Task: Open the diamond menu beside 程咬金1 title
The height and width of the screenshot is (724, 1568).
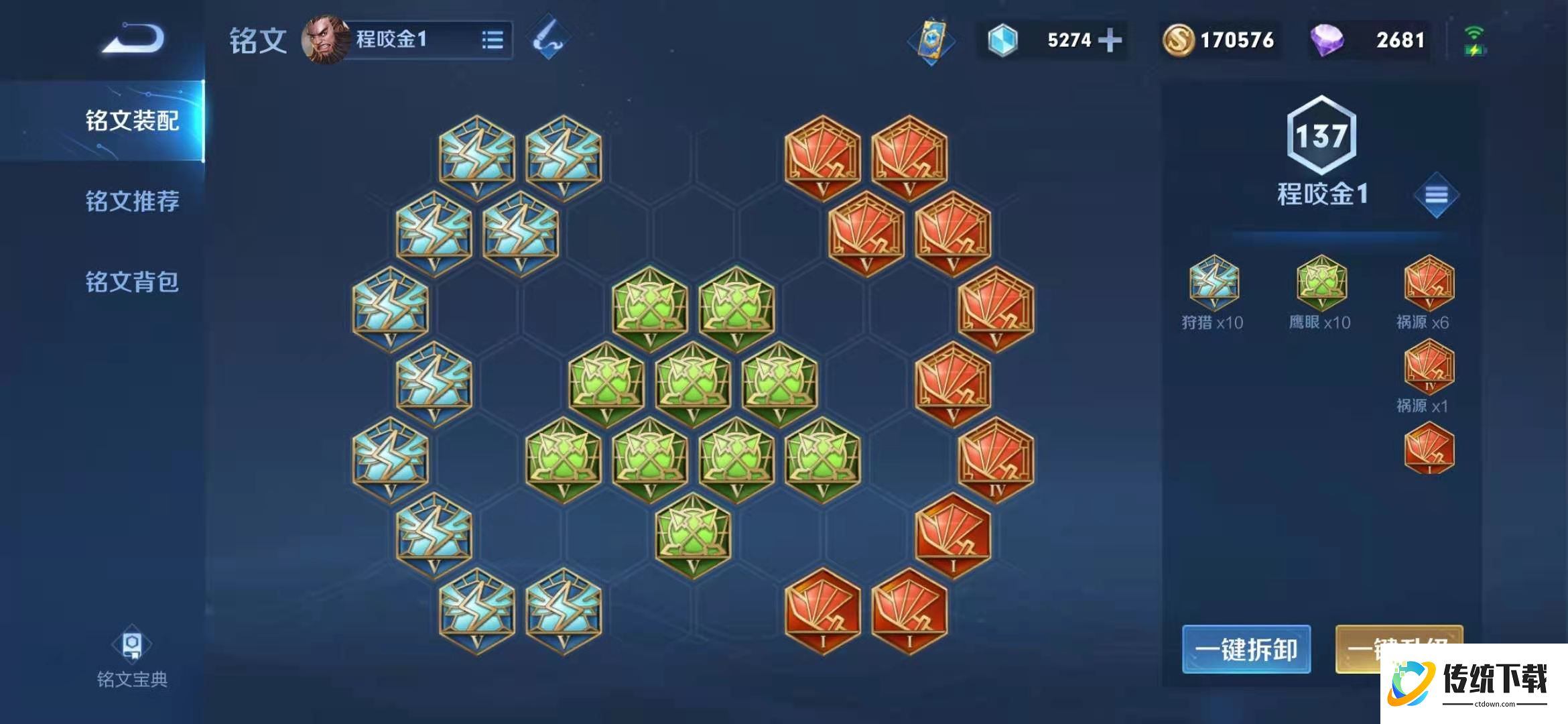Action: point(1435,195)
